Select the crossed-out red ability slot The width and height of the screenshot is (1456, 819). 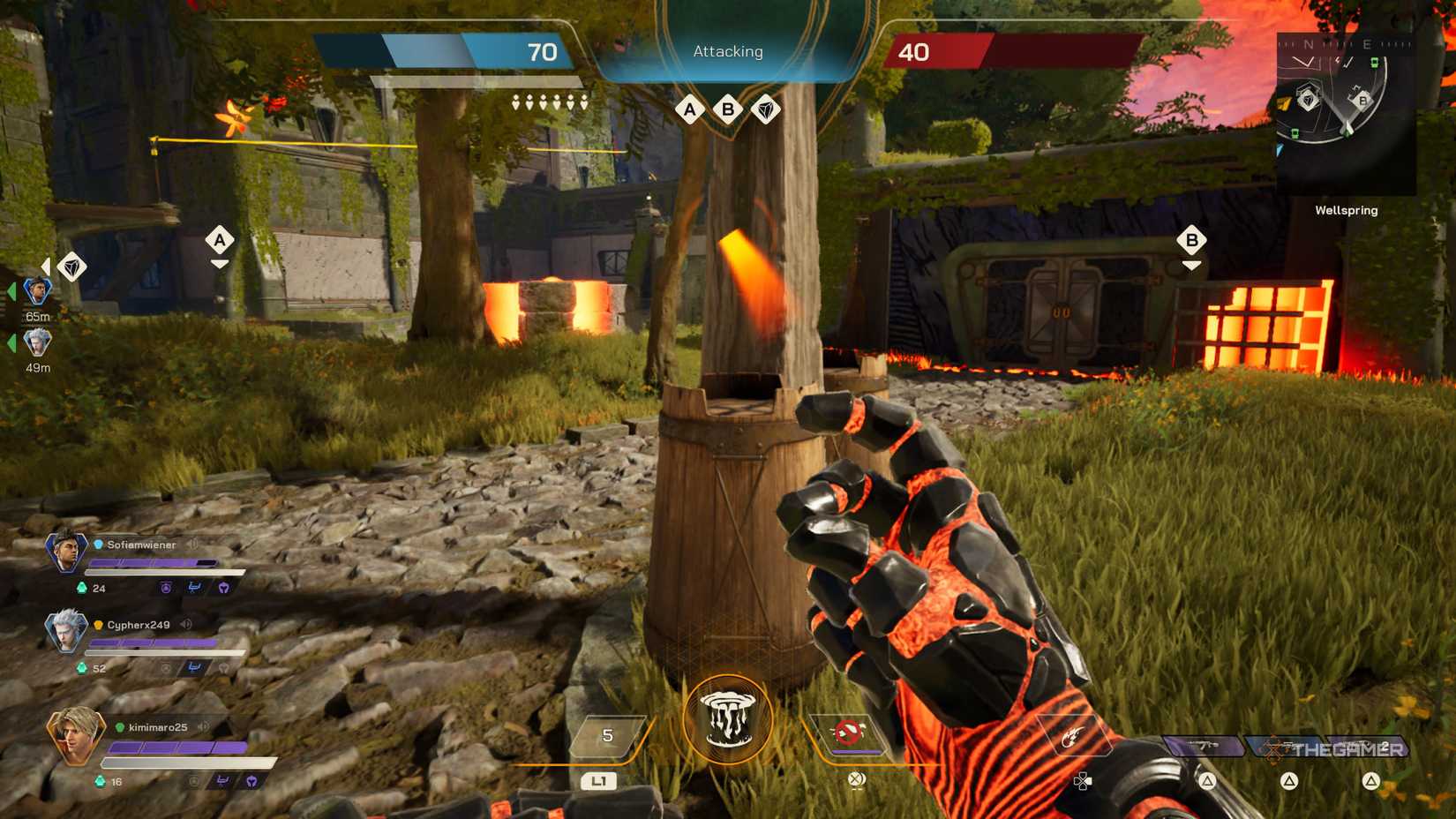click(849, 733)
